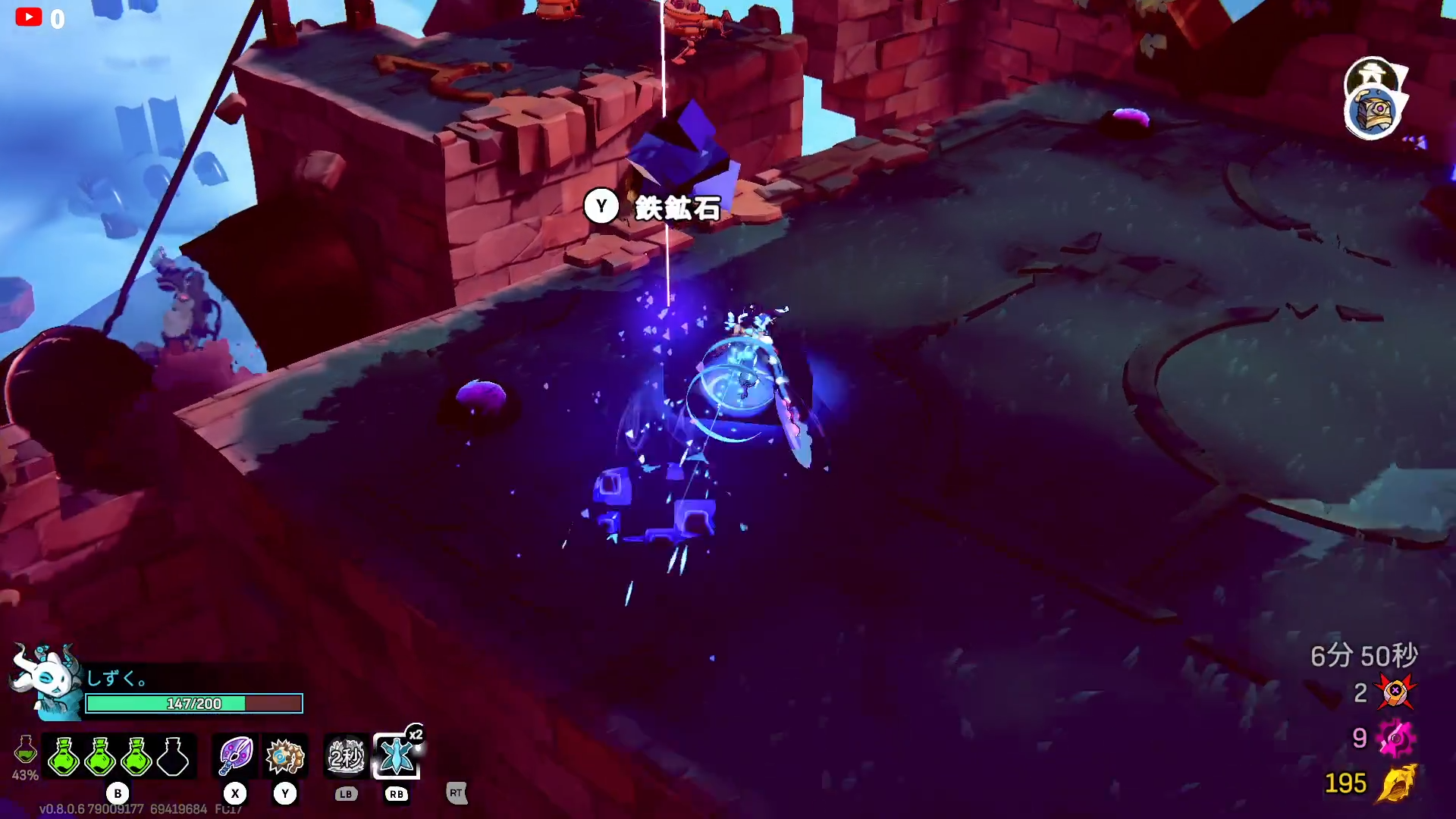Click the golden shell currency icon

coord(1397,783)
